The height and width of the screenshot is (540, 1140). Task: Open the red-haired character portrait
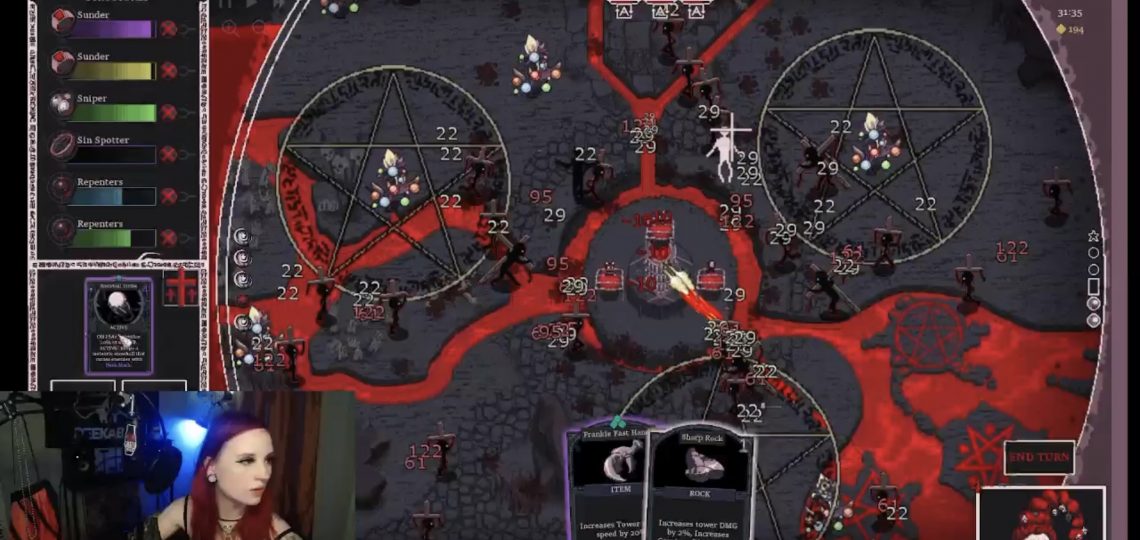pyautogui.click(x=1040, y=514)
